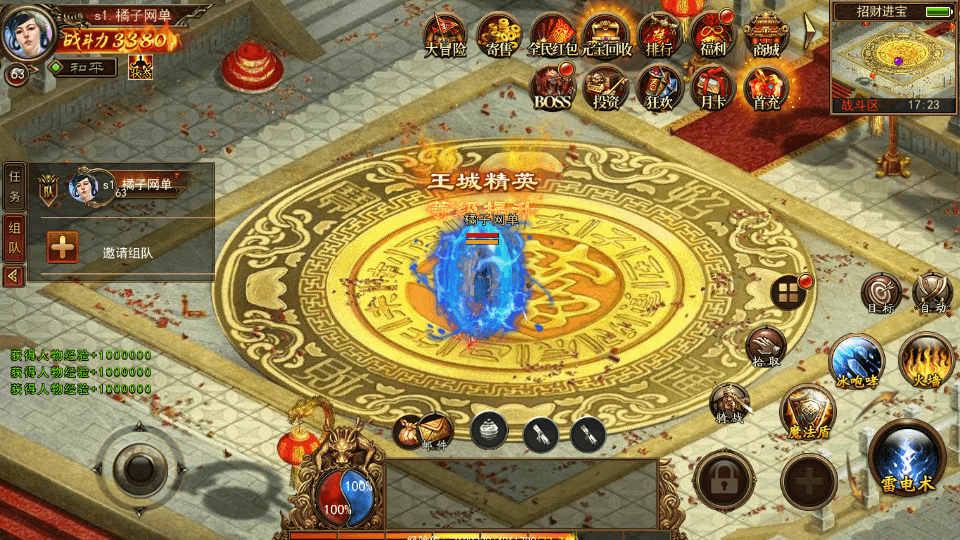The image size is (960, 540).
Task: Toggle 自动 auto-combat
Action: pos(932,292)
